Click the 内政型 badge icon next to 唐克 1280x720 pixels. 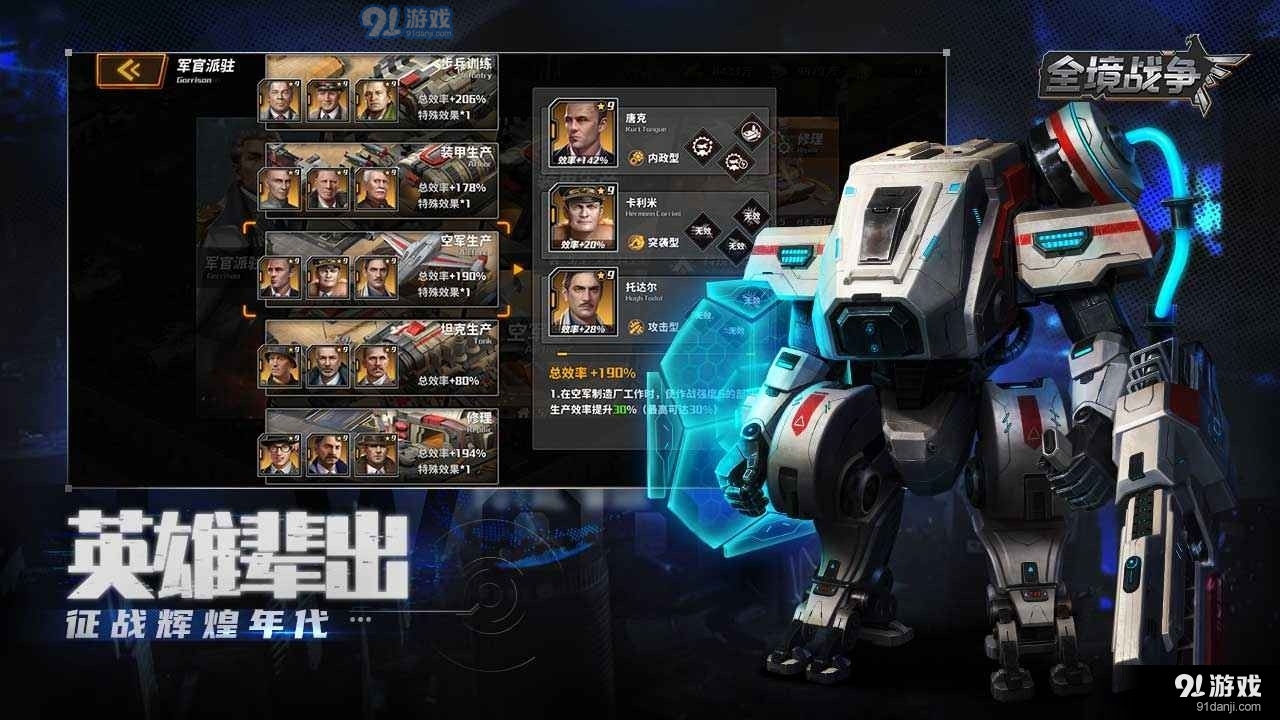coord(636,157)
